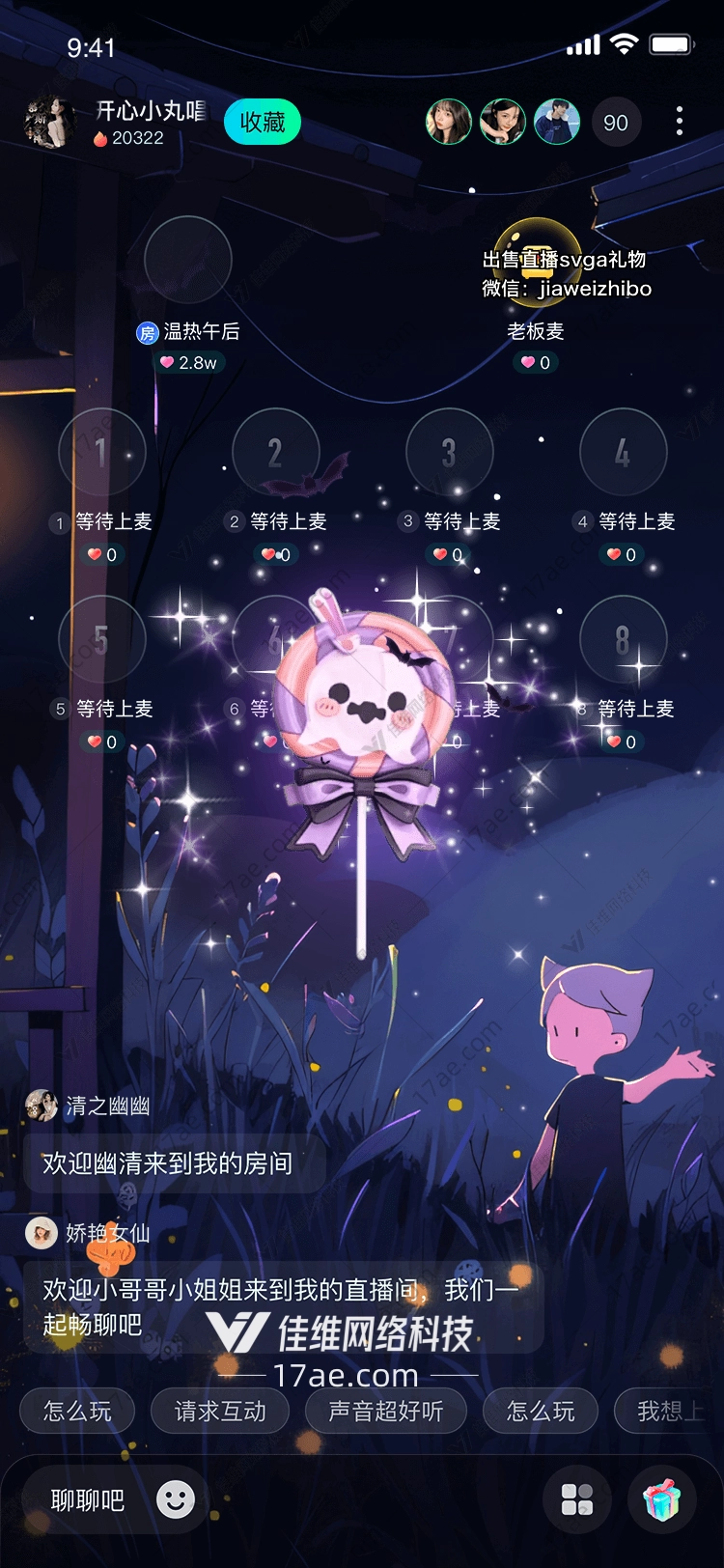View chat user 清之幽幽's profile
Viewport: 724px width, 1568px height.
click(x=42, y=1106)
